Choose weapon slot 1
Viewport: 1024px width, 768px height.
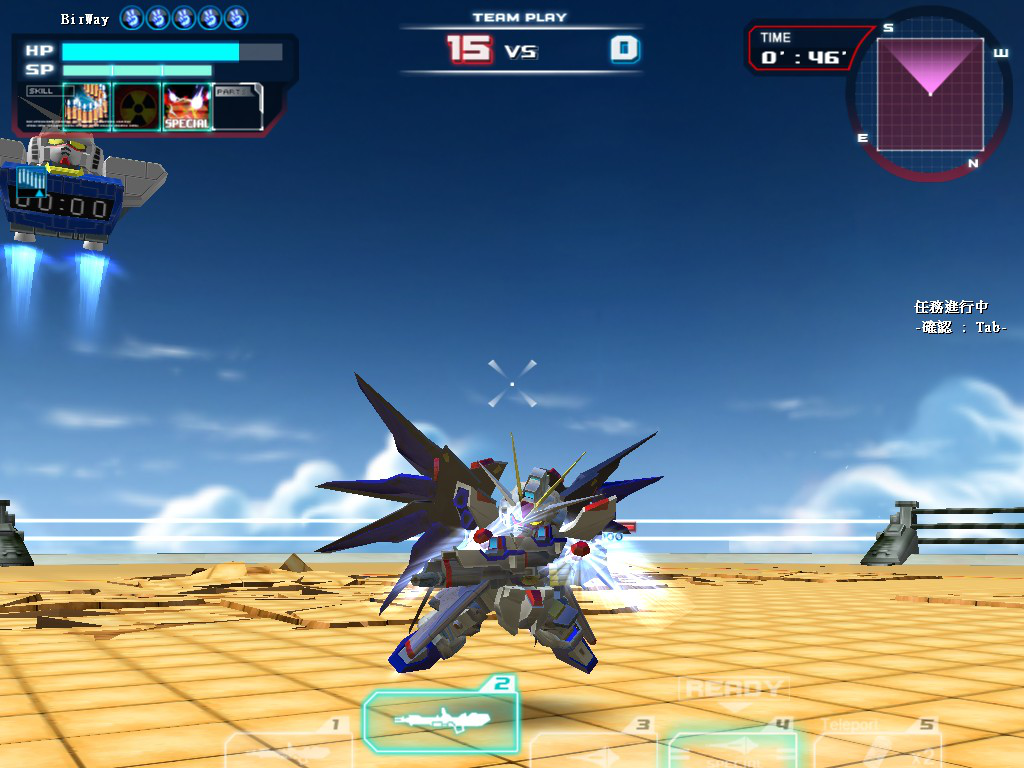point(287,748)
